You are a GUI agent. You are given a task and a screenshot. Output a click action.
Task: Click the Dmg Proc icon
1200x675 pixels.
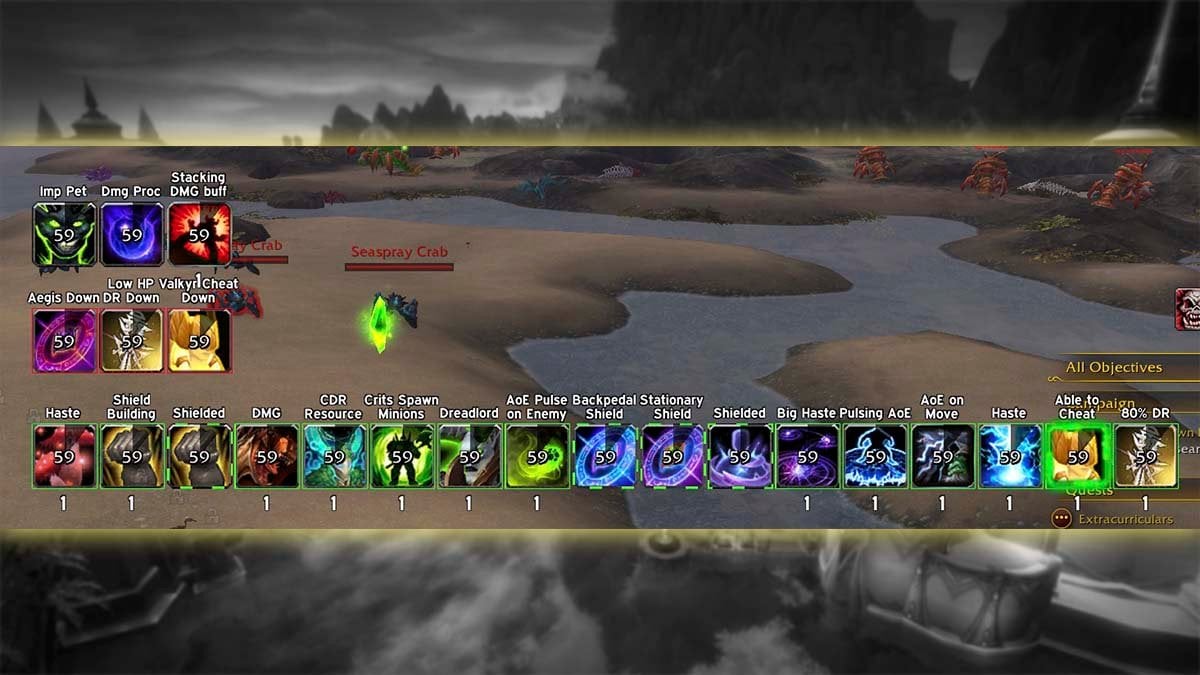pos(132,235)
